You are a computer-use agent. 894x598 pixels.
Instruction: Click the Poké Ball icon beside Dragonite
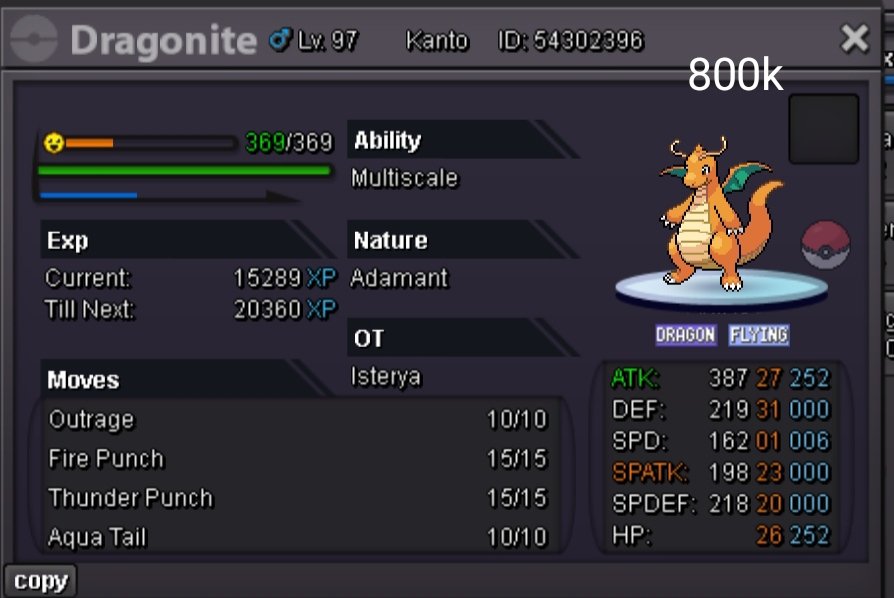825,245
